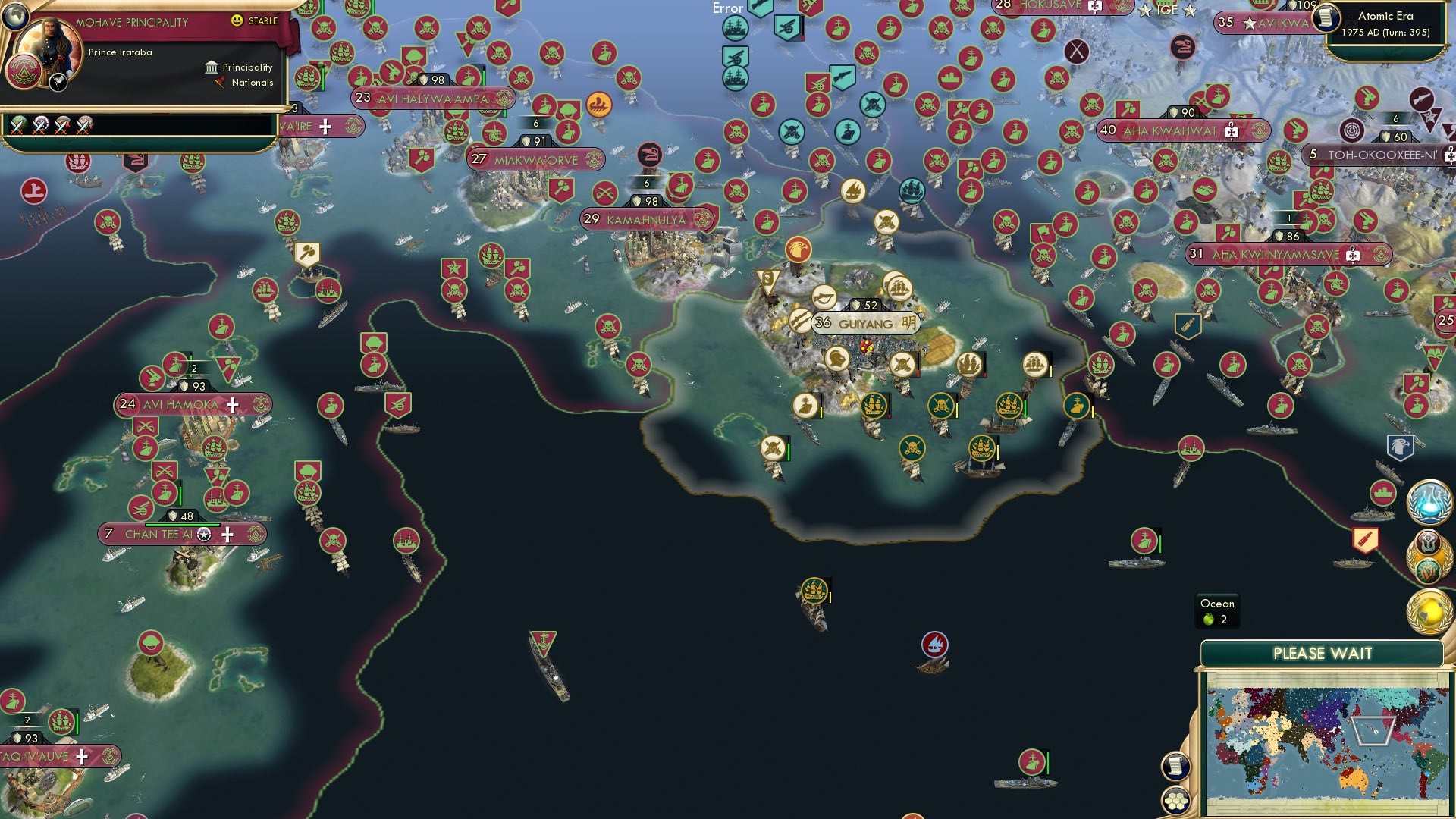The width and height of the screenshot is (1456, 819).
Task: Toggle the white flag icon under the leader portrait
Action: [58, 81]
